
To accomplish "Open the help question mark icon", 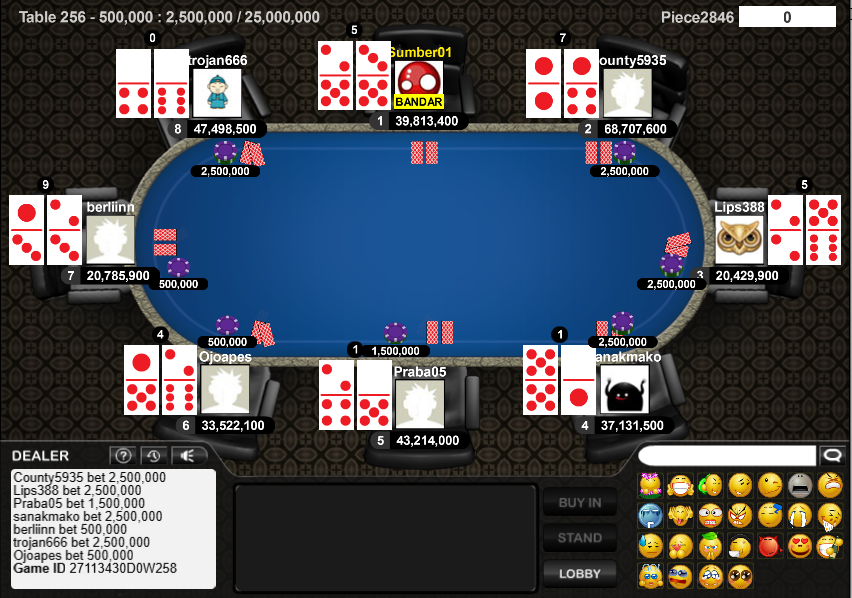I will pos(121,456).
